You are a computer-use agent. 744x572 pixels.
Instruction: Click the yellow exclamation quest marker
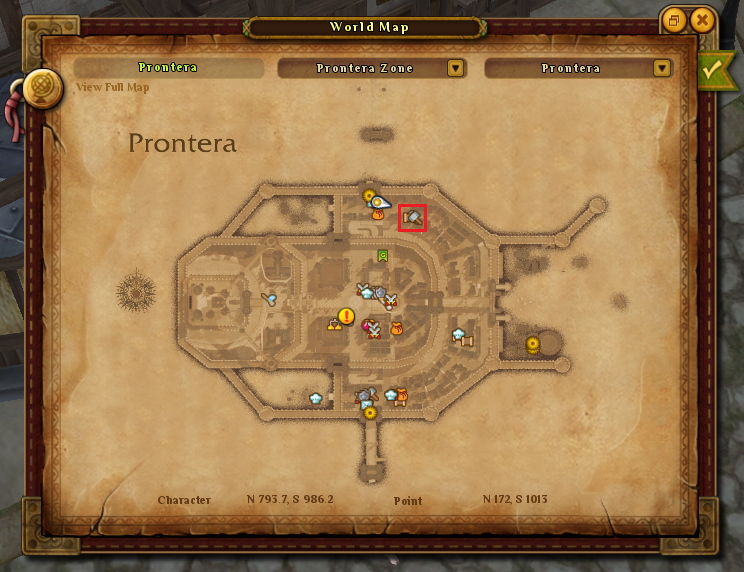pos(346,317)
